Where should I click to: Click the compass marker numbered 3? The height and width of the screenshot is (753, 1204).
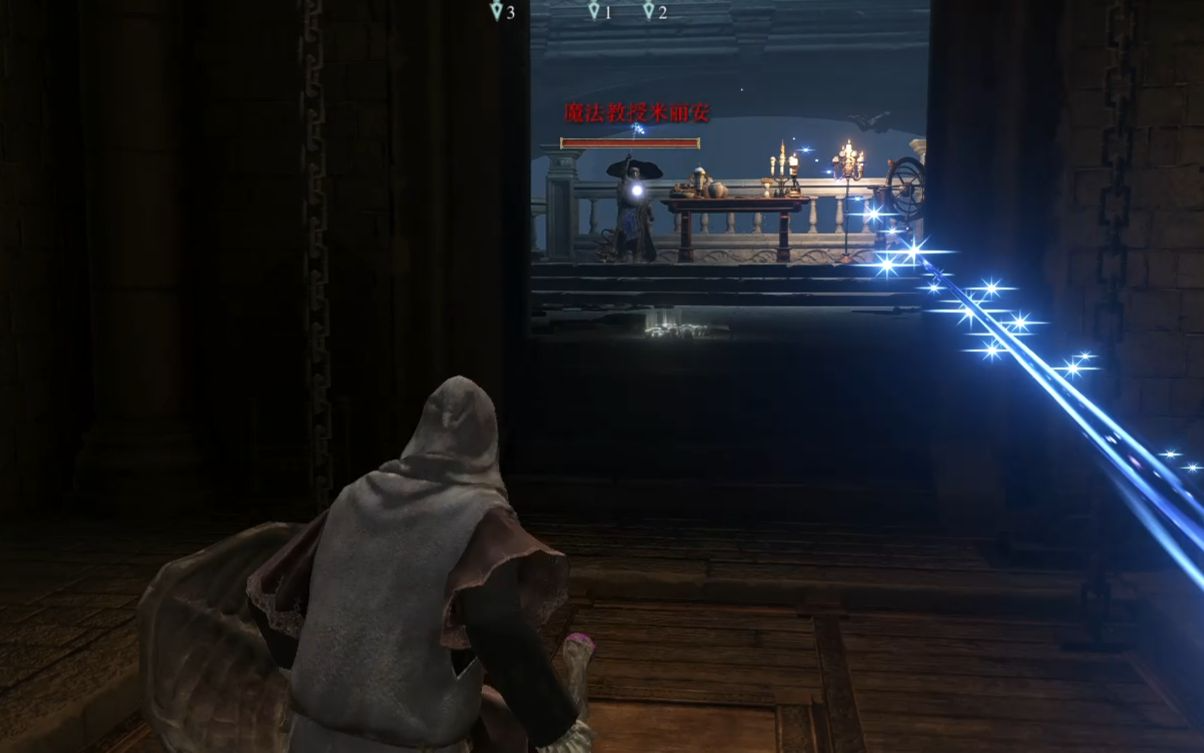point(497,11)
